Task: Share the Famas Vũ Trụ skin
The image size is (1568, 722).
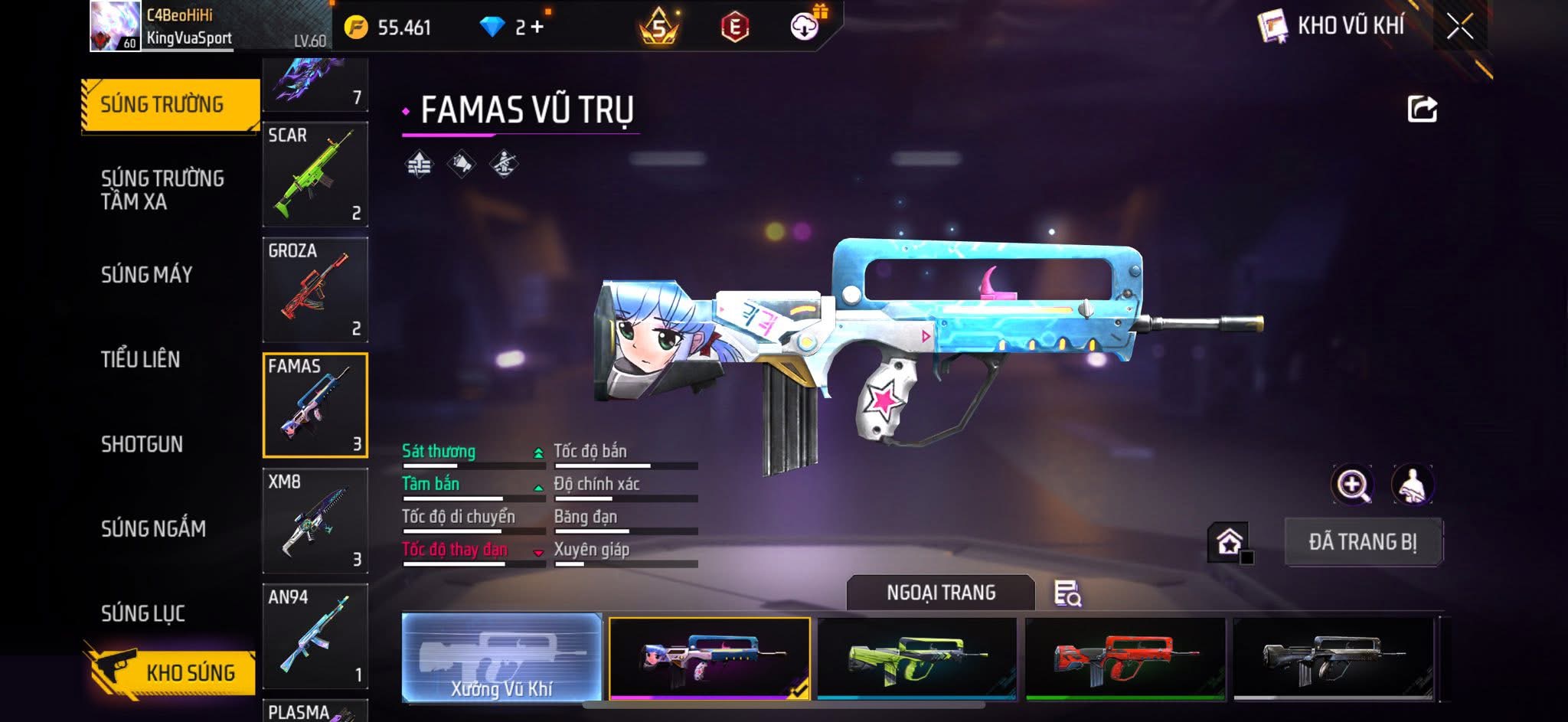Action: tap(1422, 109)
